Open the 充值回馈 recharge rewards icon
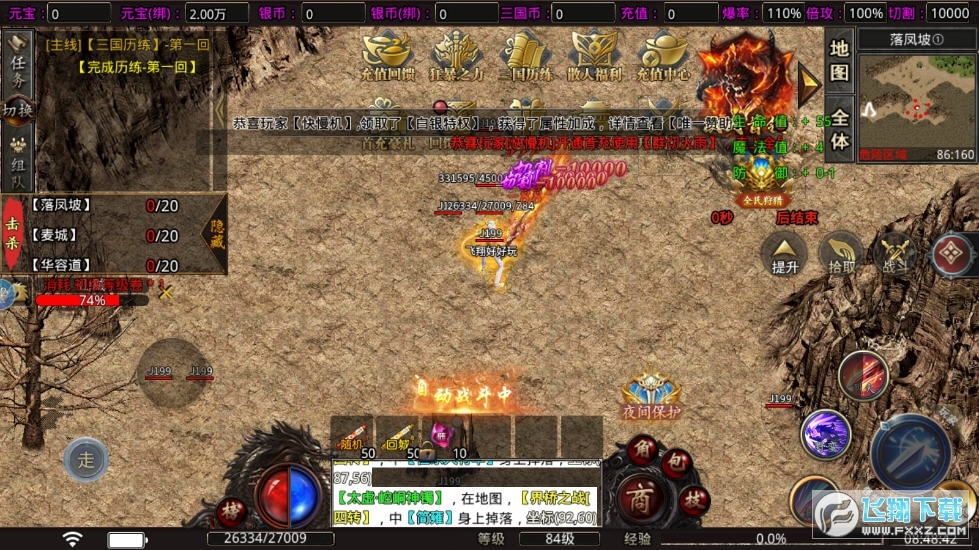Screen dimensions: 979x550 click(x=389, y=57)
